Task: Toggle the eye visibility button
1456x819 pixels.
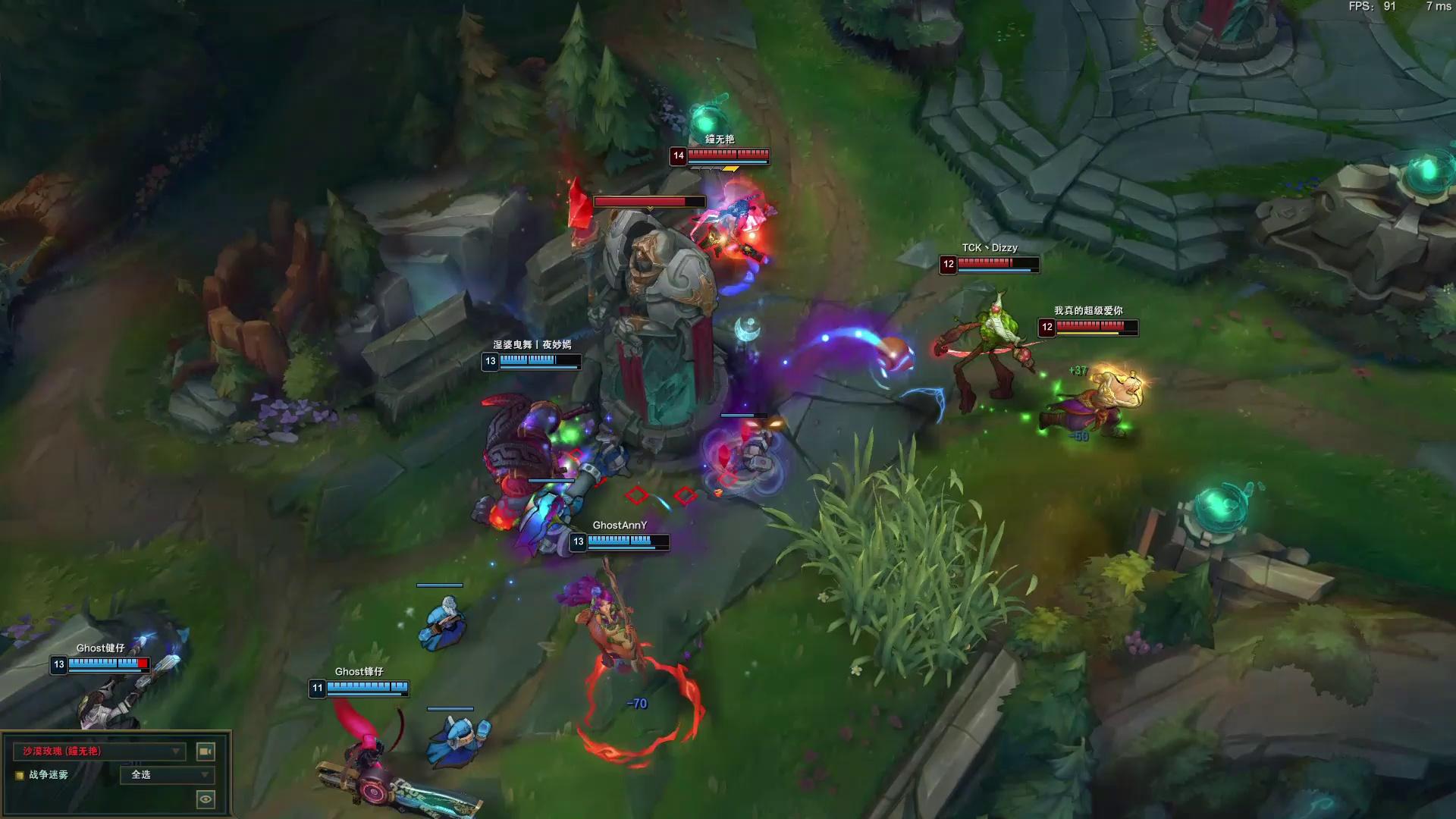Action: 206,799
